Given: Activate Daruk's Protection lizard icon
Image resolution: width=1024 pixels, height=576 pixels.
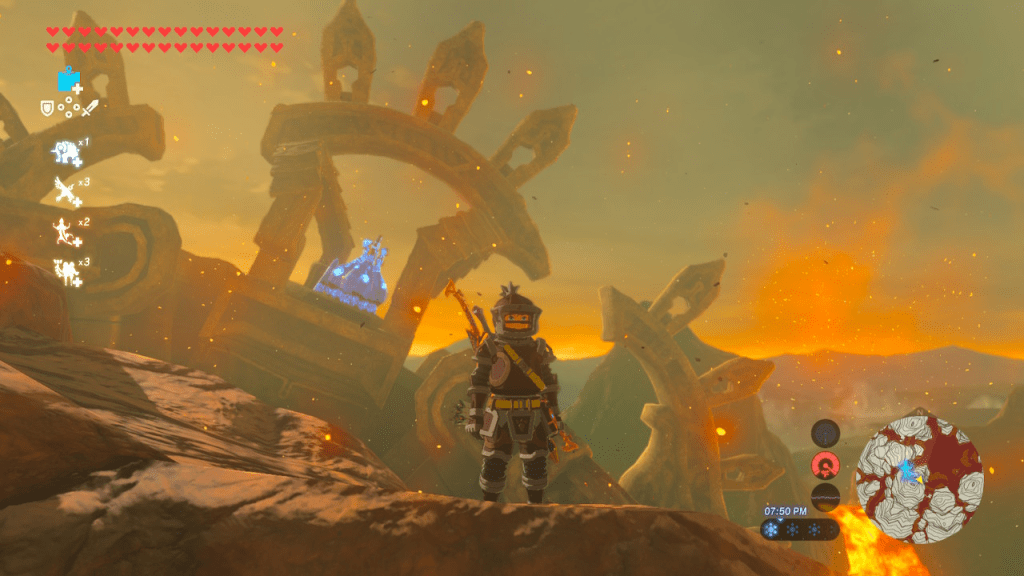Looking at the screenshot, I should [65, 231].
